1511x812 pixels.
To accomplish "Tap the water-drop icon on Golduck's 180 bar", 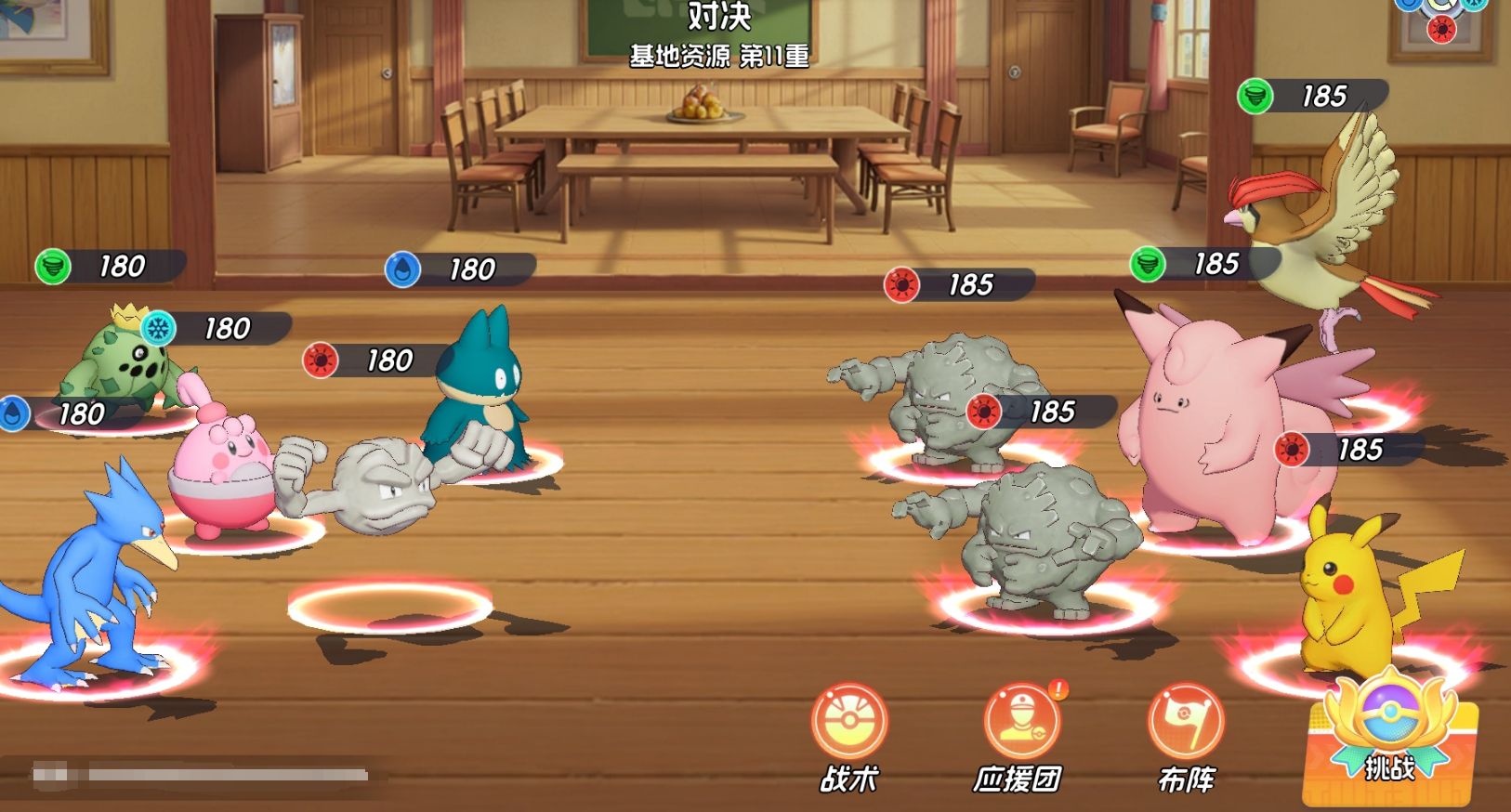I will tap(15, 412).
